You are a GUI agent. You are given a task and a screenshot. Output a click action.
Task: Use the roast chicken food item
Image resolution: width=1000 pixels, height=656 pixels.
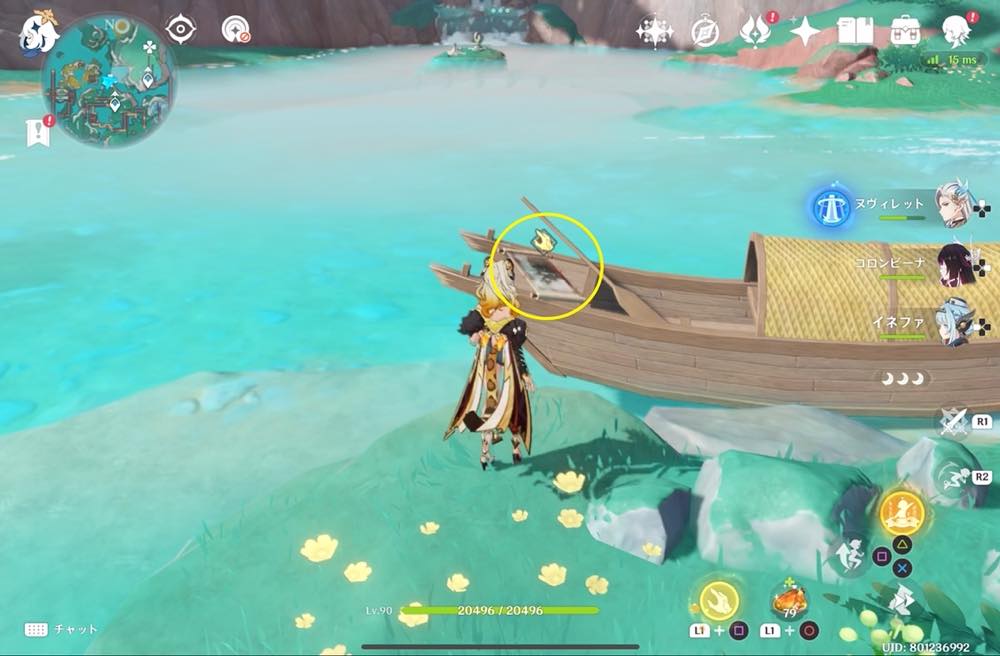point(789,603)
